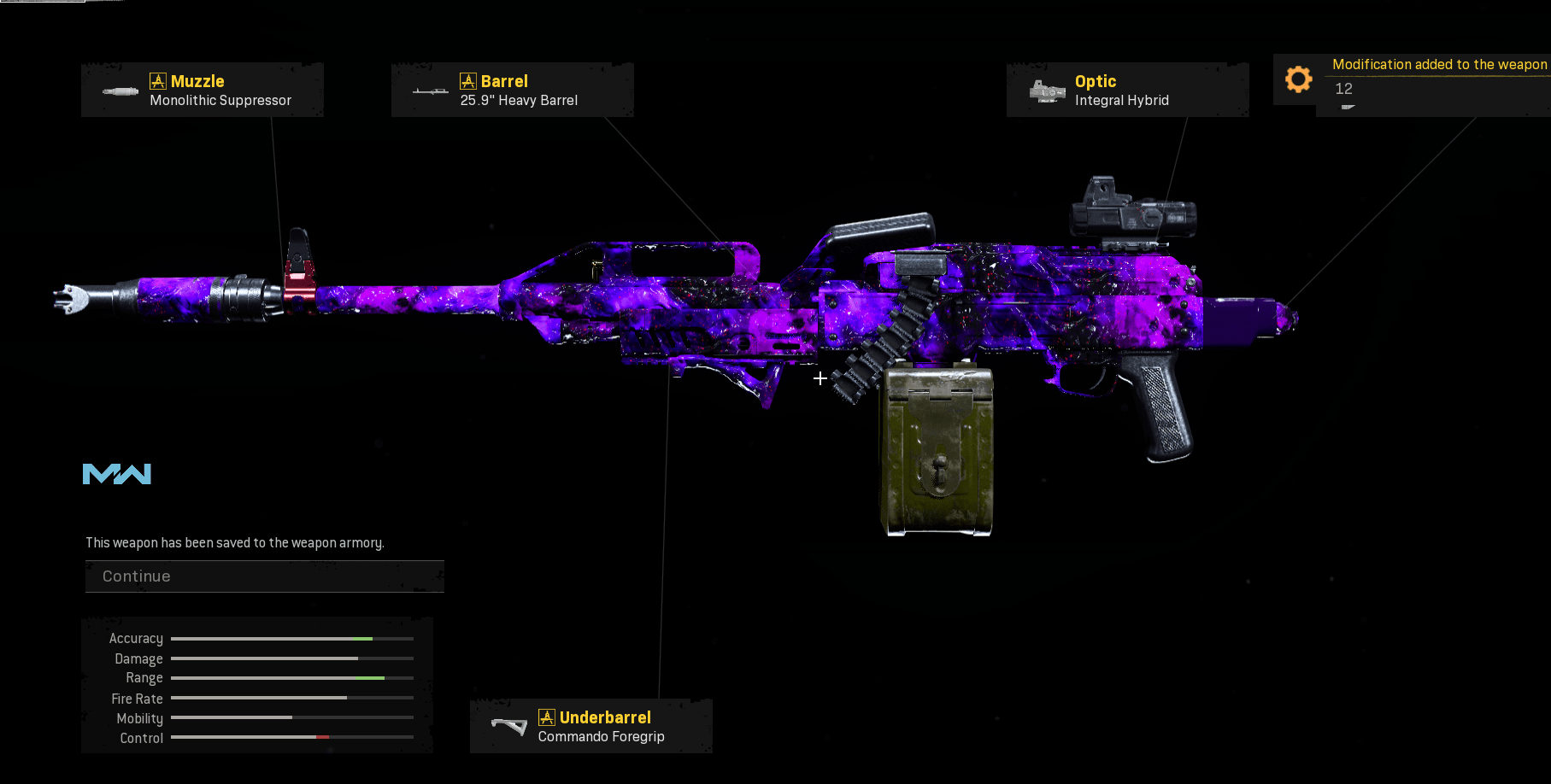Select the Muzzle Monolithic Suppressor attachment
Viewport: 1551px width, 784px height.
point(203,90)
